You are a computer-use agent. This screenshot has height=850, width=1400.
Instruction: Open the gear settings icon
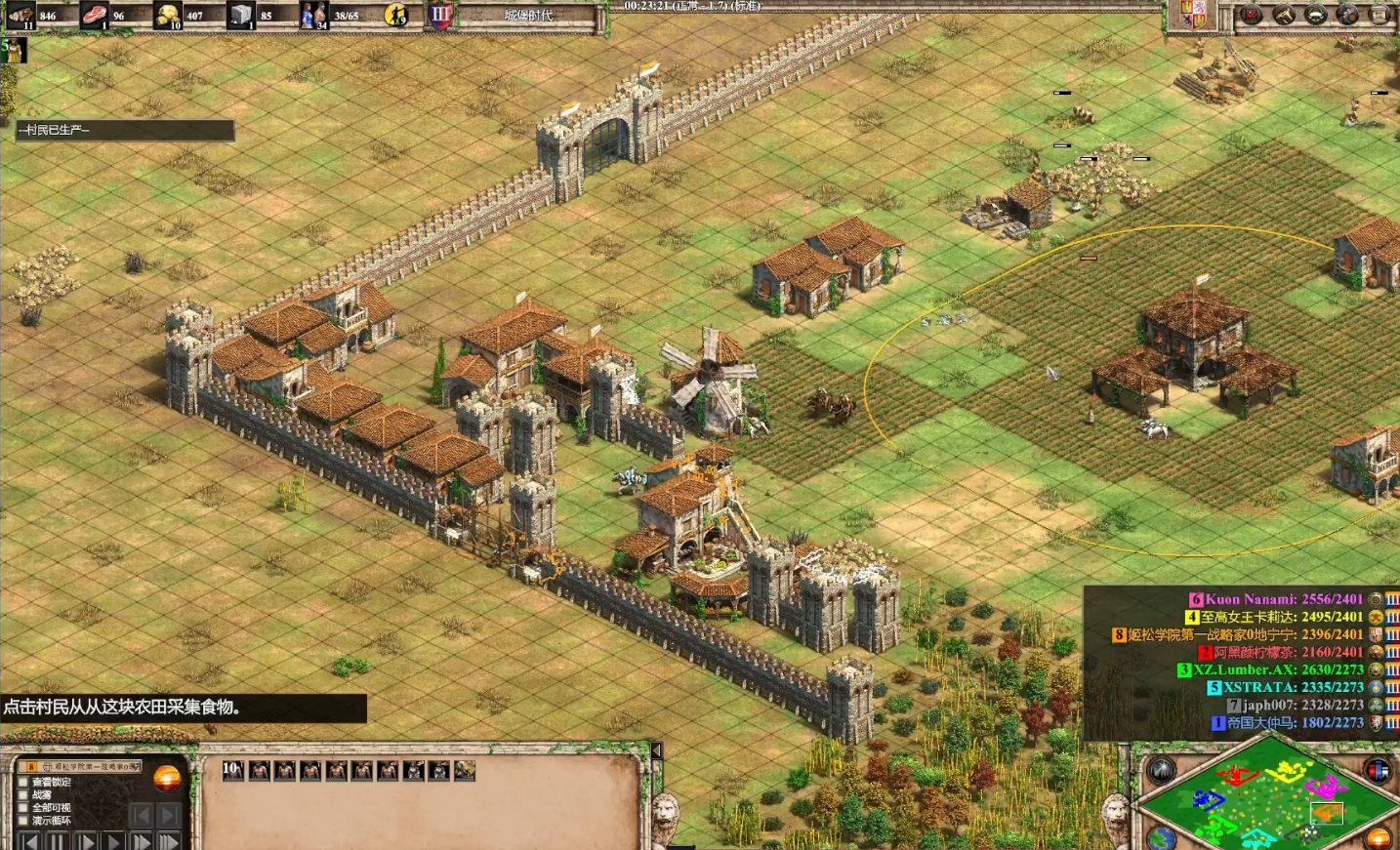click(1348, 15)
